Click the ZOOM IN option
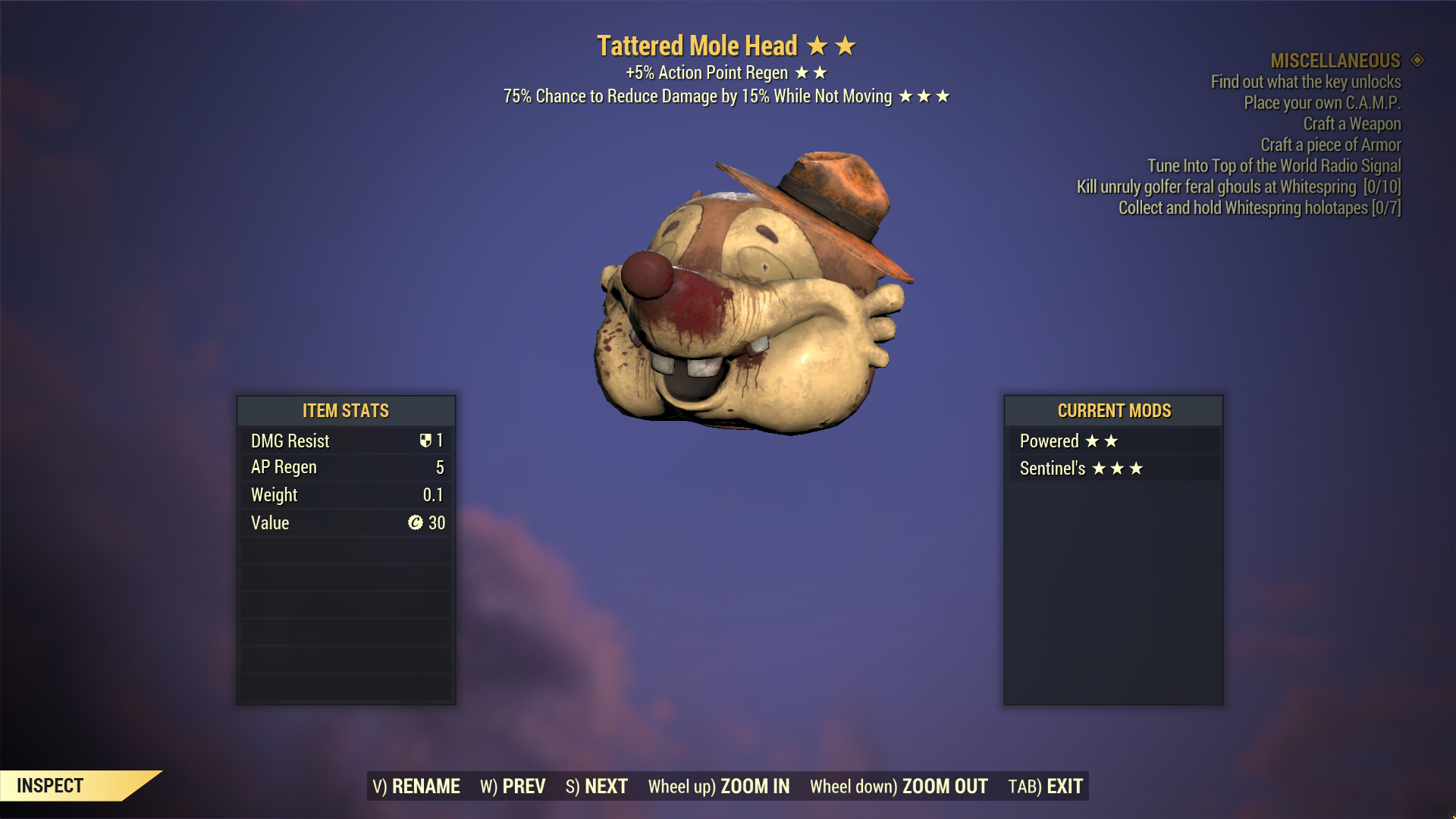 tap(719, 786)
